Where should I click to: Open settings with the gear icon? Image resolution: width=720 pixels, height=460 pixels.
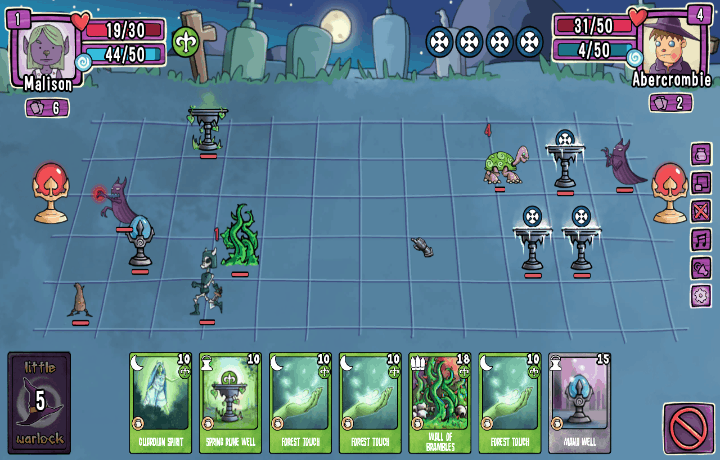tap(701, 296)
